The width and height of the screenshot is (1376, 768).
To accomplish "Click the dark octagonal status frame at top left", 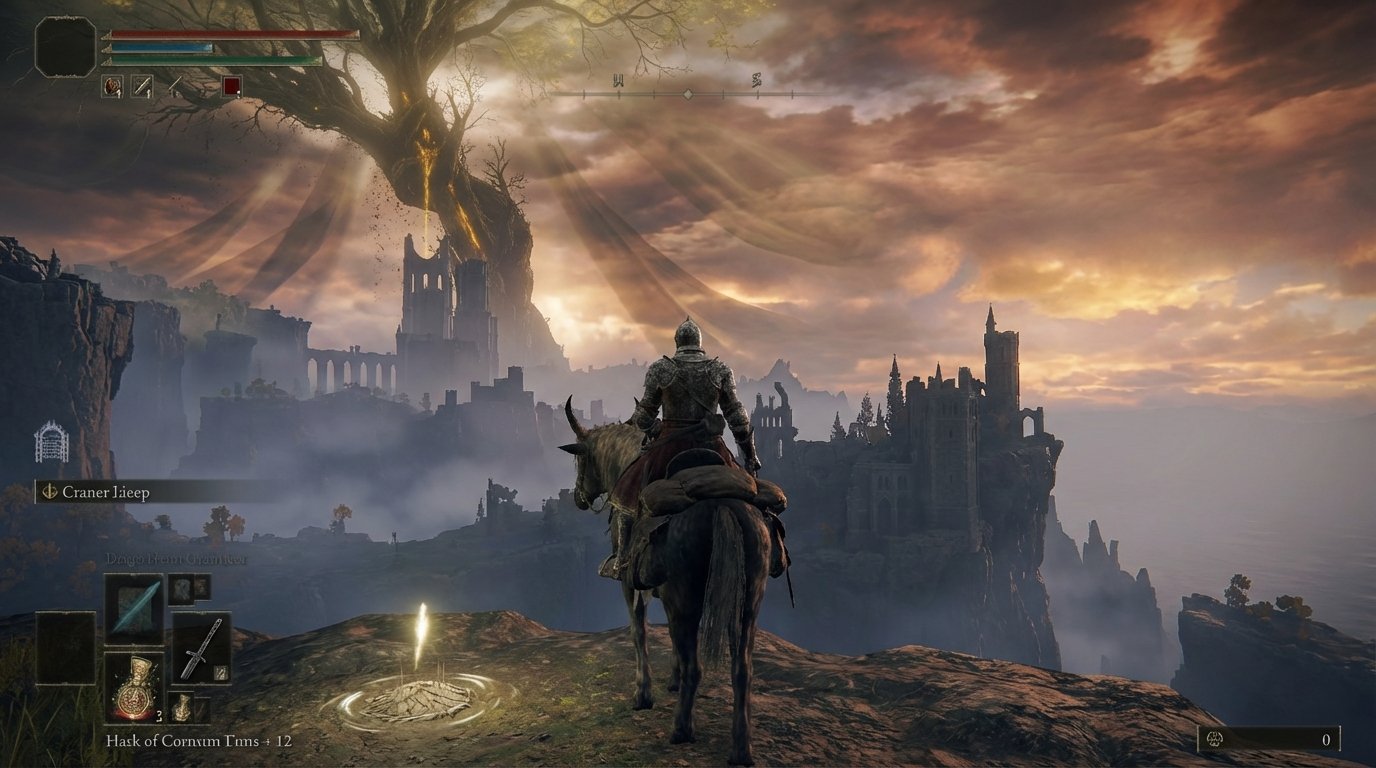I will (x=65, y=45).
